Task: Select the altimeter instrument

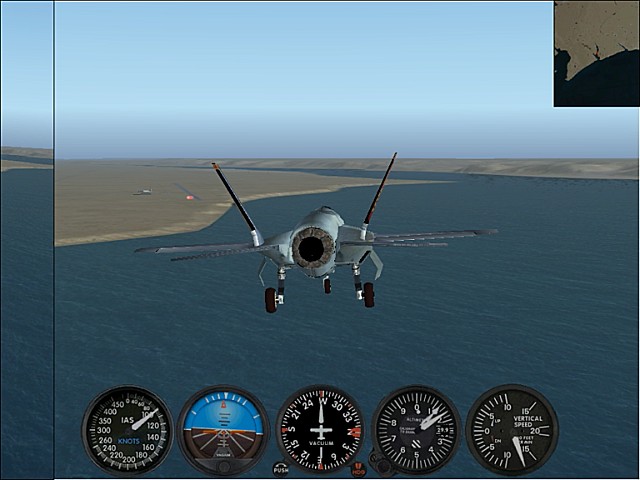Action: (416, 430)
